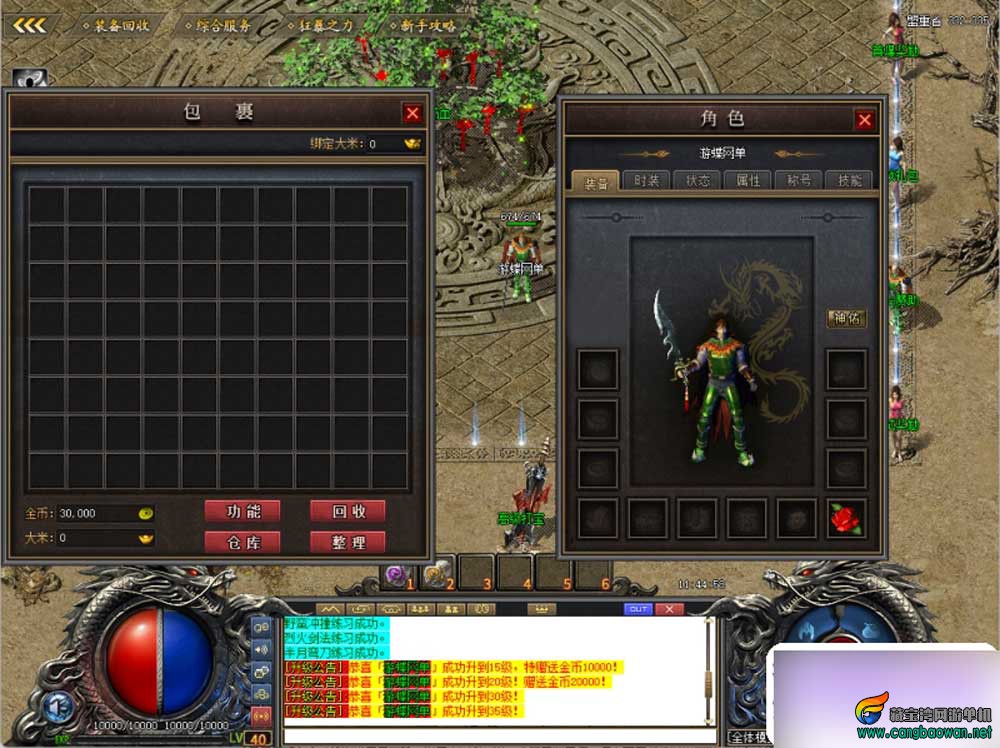1000x748 pixels.
Task: Open the 仓库 warehouse
Action: [x=243, y=542]
